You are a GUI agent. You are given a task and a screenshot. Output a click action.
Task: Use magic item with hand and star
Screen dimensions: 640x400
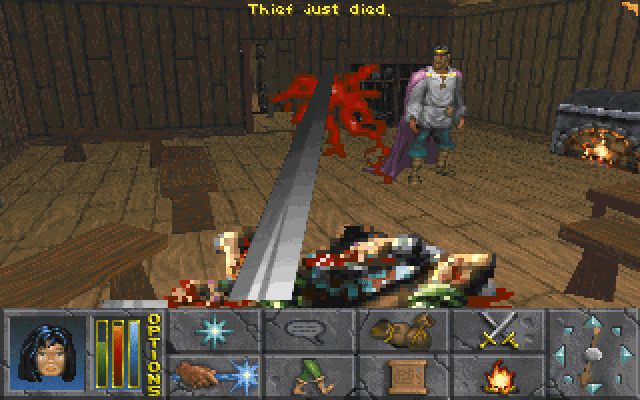(x=213, y=376)
